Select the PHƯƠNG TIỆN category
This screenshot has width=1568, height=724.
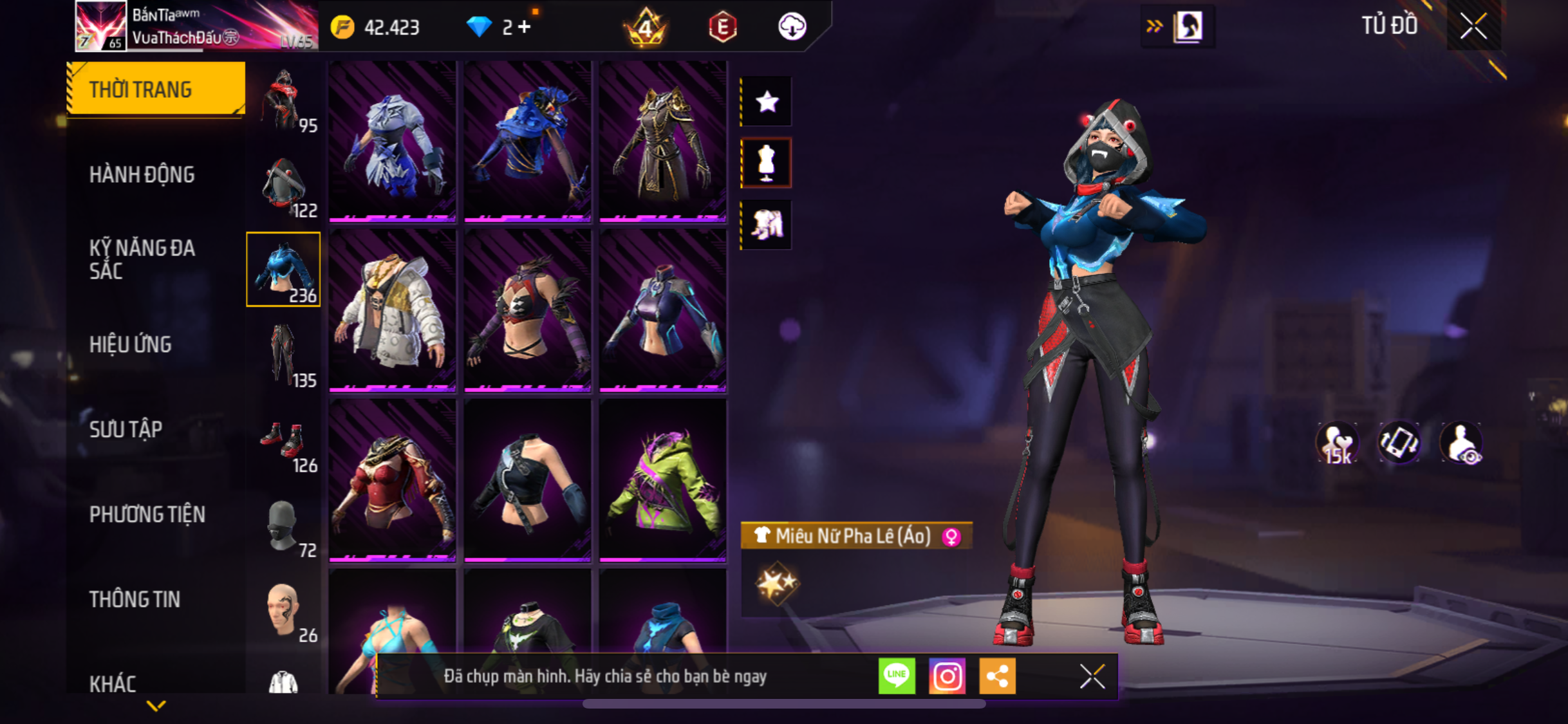point(147,514)
